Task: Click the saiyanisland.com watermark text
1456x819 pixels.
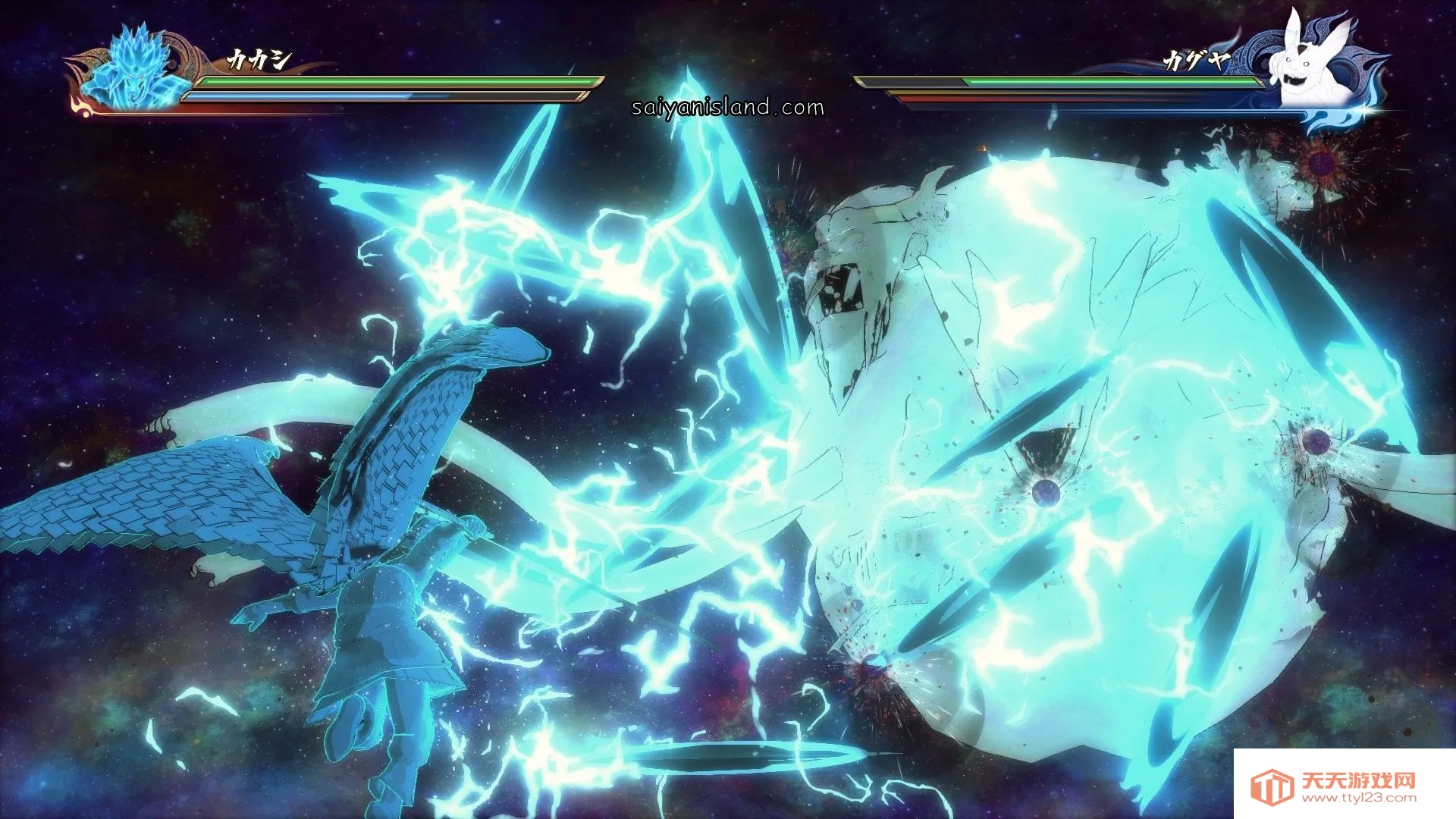Action: click(727, 107)
